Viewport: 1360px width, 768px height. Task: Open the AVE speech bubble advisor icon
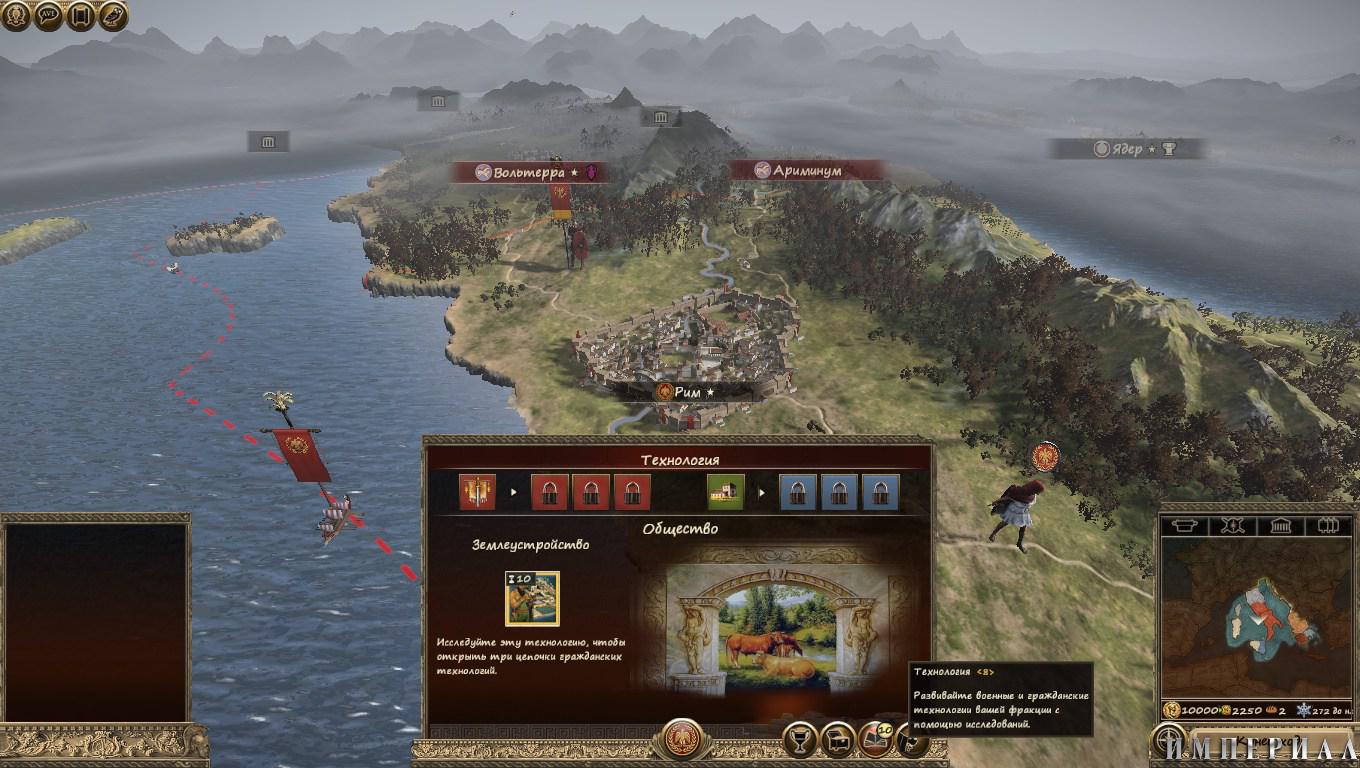point(48,15)
